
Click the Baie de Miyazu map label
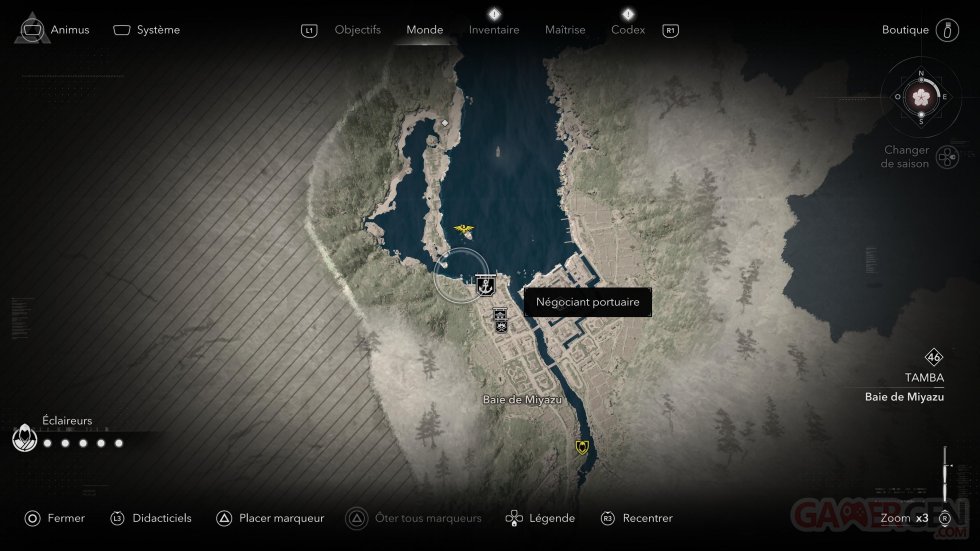(x=522, y=399)
